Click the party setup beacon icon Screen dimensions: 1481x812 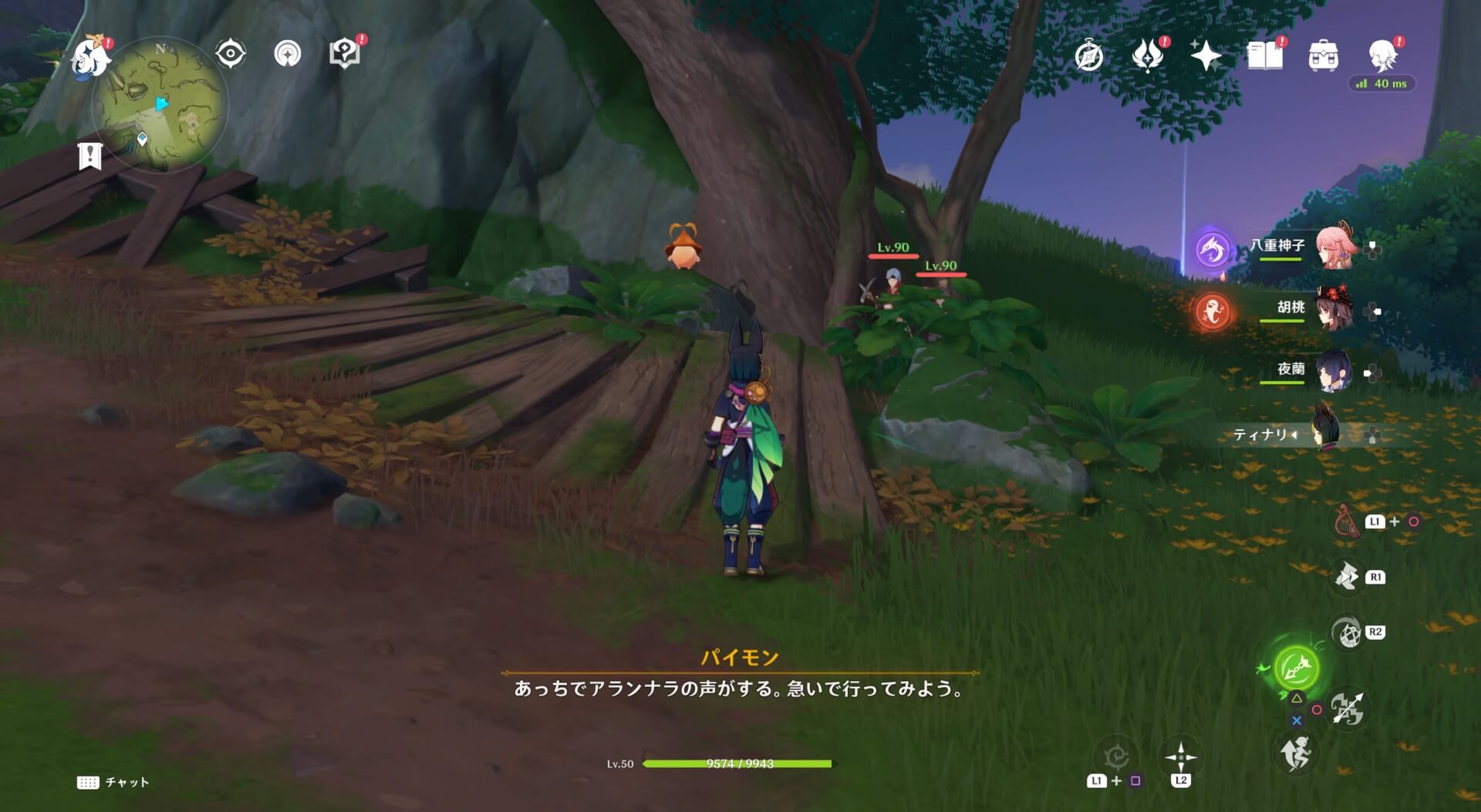(287, 54)
